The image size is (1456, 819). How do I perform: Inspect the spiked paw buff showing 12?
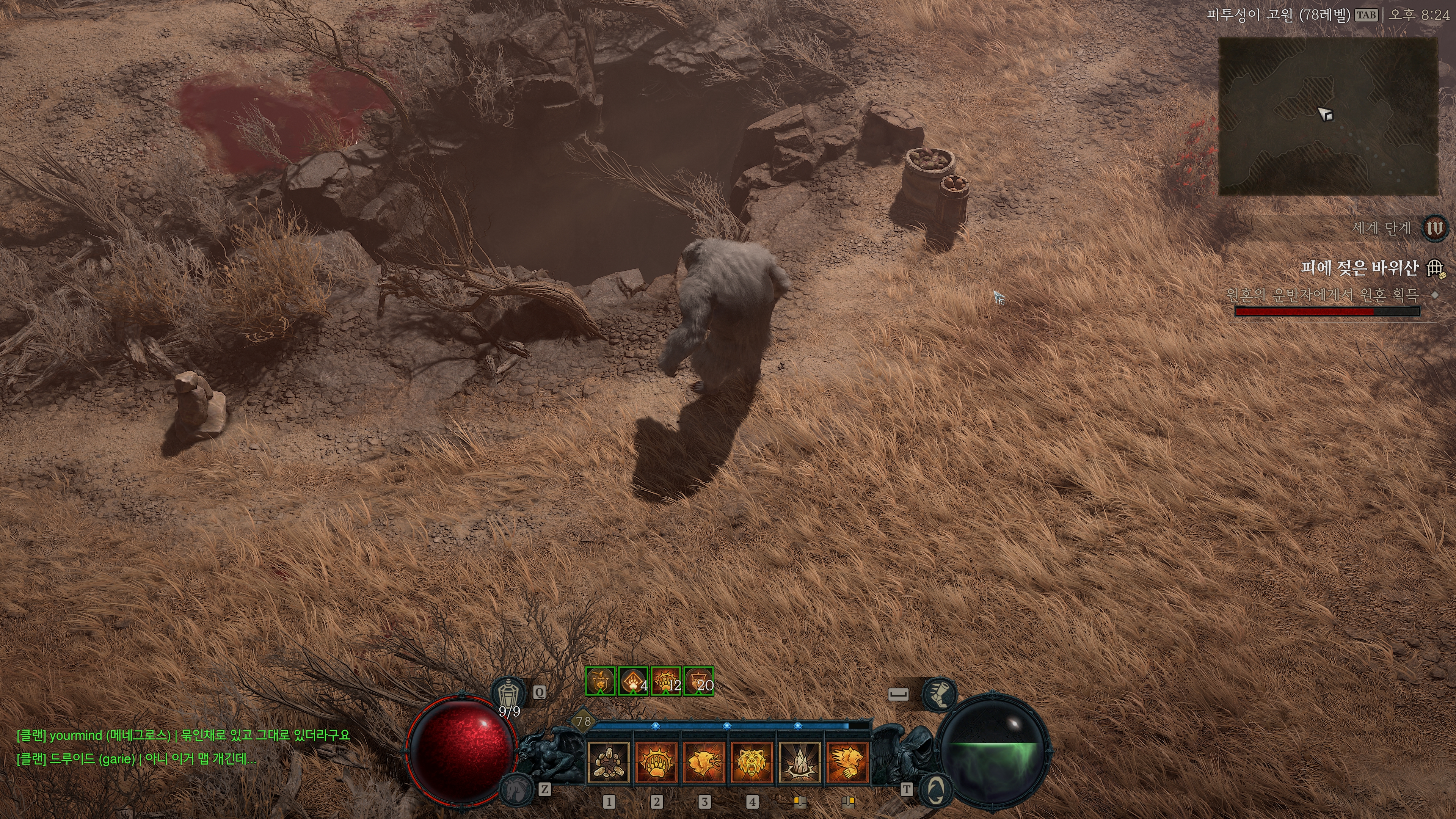[666, 681]
